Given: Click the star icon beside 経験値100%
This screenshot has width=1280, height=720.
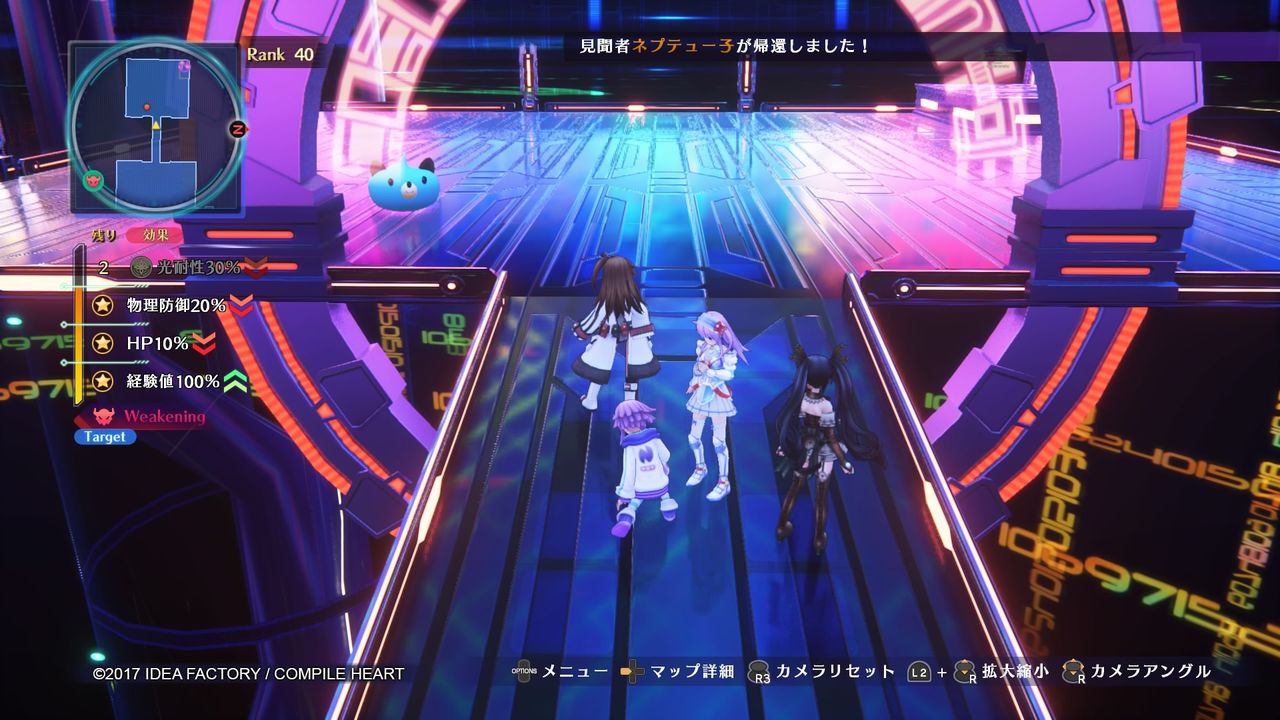Looking at the screenshot, I should (x=102, y=381).
